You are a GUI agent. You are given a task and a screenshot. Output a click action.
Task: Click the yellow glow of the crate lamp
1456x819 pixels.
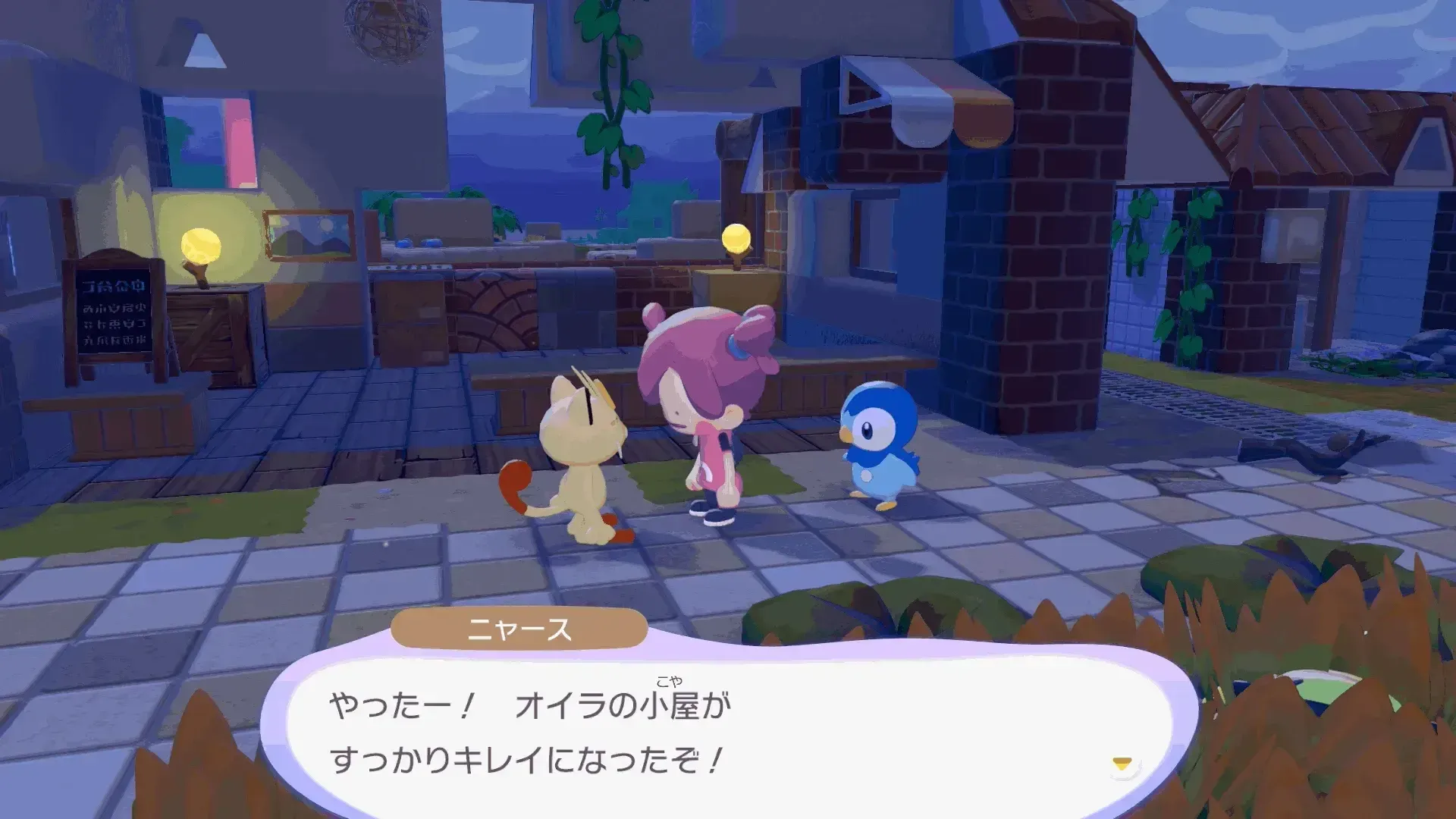pos(201,243)
